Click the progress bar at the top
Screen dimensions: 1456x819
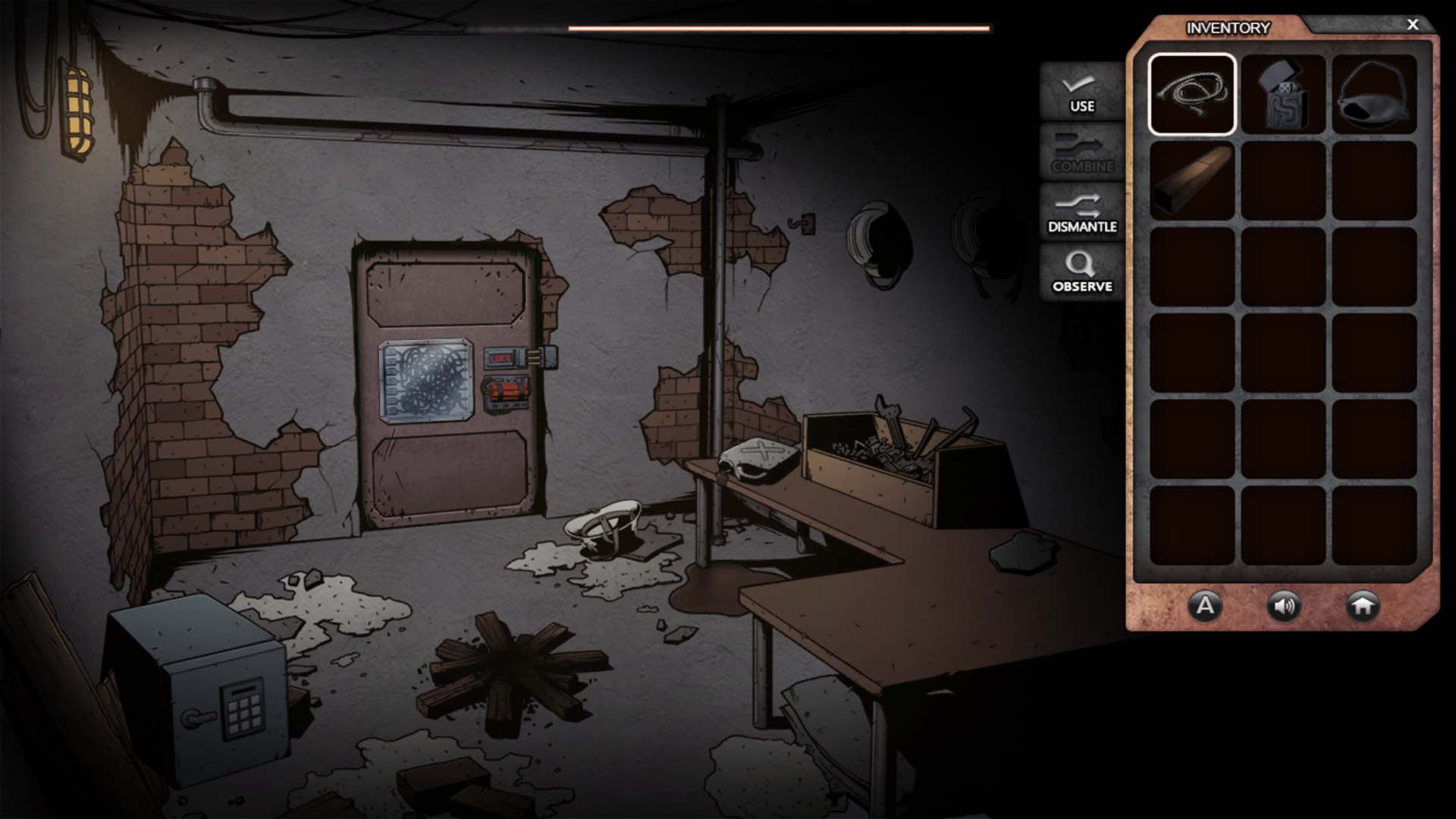point(780,27)
